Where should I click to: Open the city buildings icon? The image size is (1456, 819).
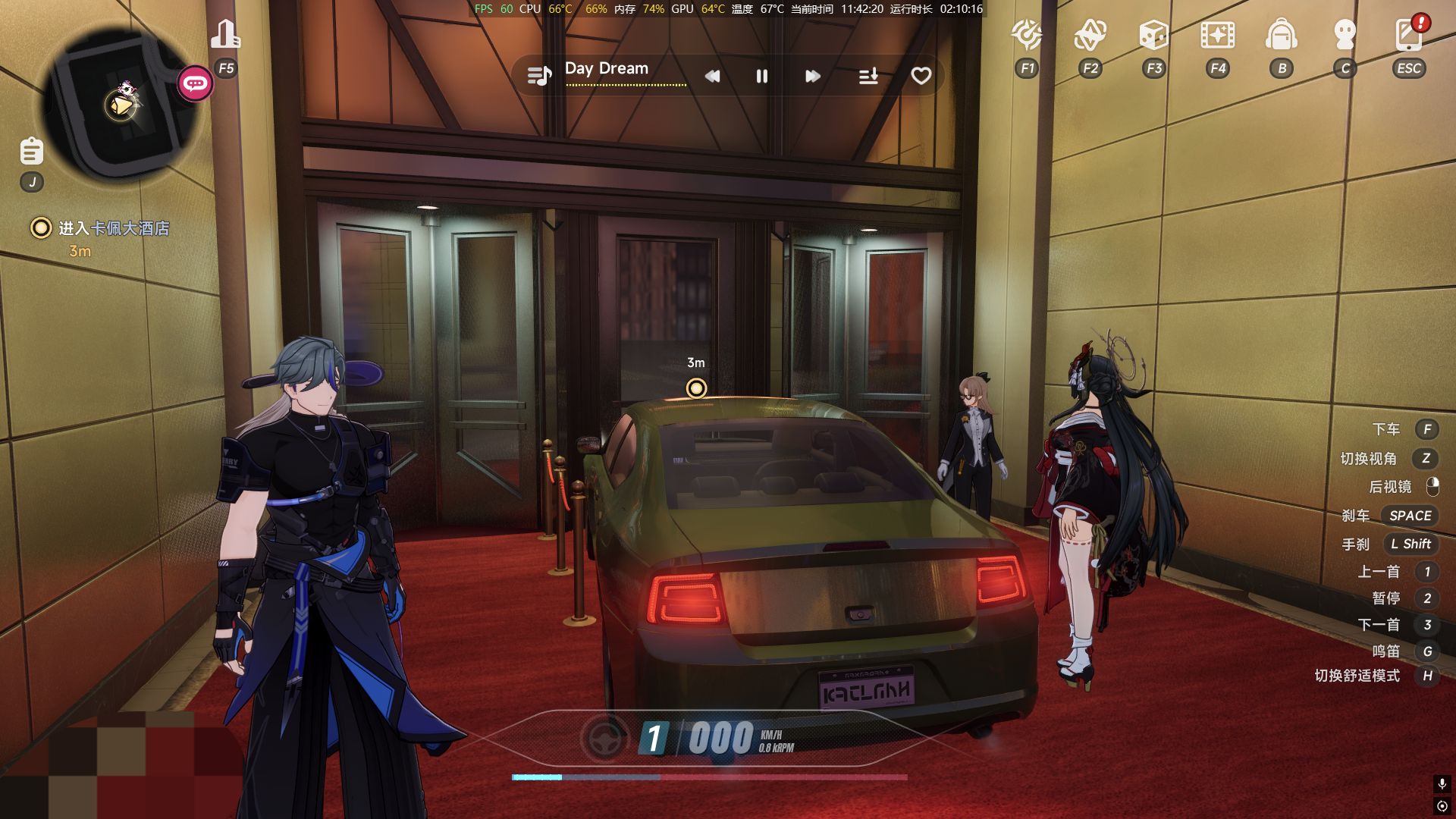coord(225,34)
